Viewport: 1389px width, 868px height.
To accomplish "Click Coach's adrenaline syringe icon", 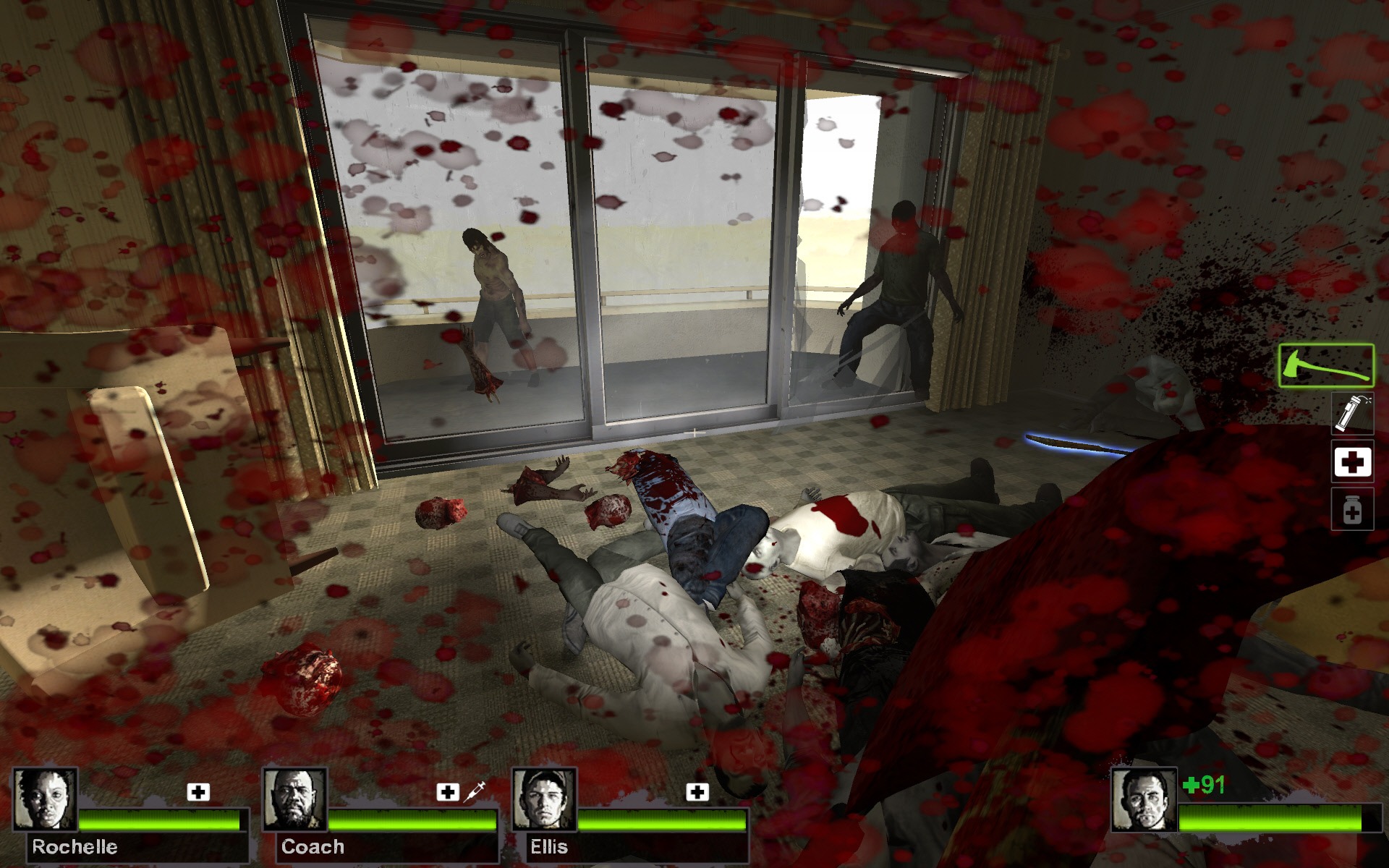I will (x=475, y=791).
